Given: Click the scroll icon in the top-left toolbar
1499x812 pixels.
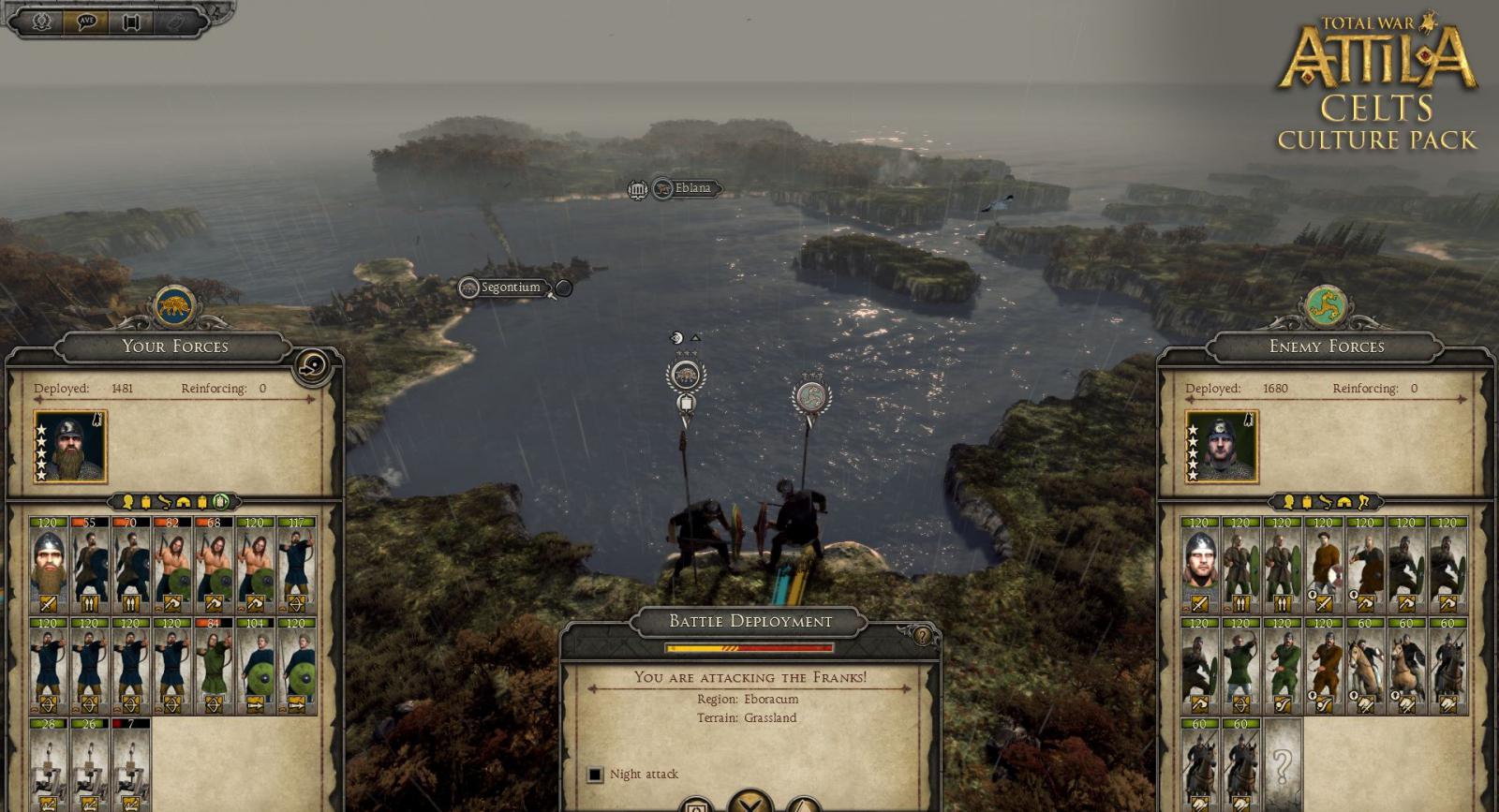Looking at the screenshot, I should pyautogui.click(x=131, y=22).
